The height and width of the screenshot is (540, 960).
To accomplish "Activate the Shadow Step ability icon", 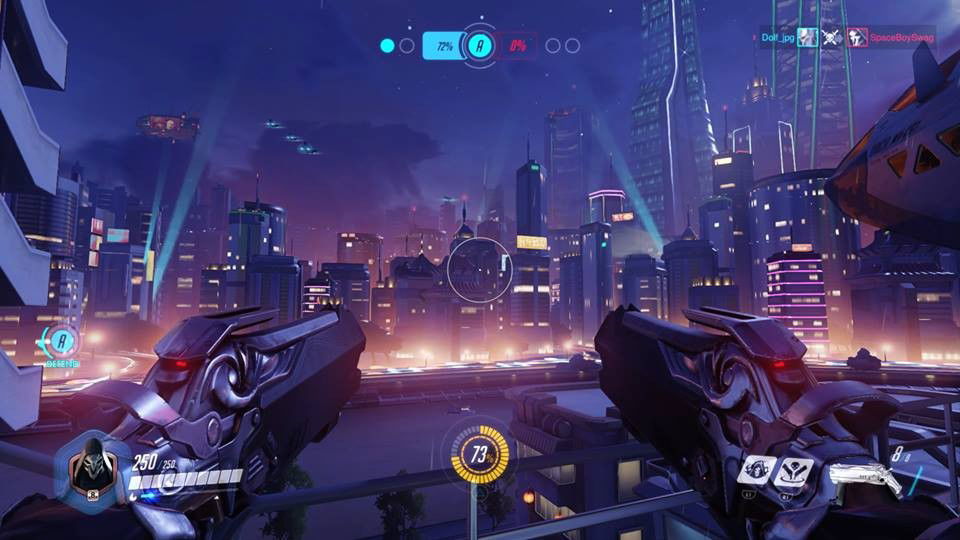I will coord(793,469).
